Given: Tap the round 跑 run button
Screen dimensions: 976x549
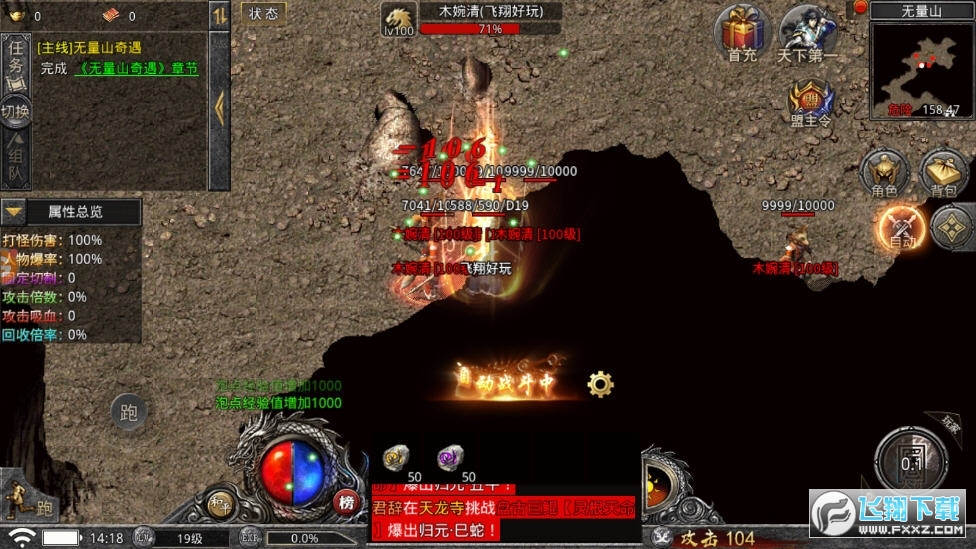Looking at the screenshot, I should [128, 410].
